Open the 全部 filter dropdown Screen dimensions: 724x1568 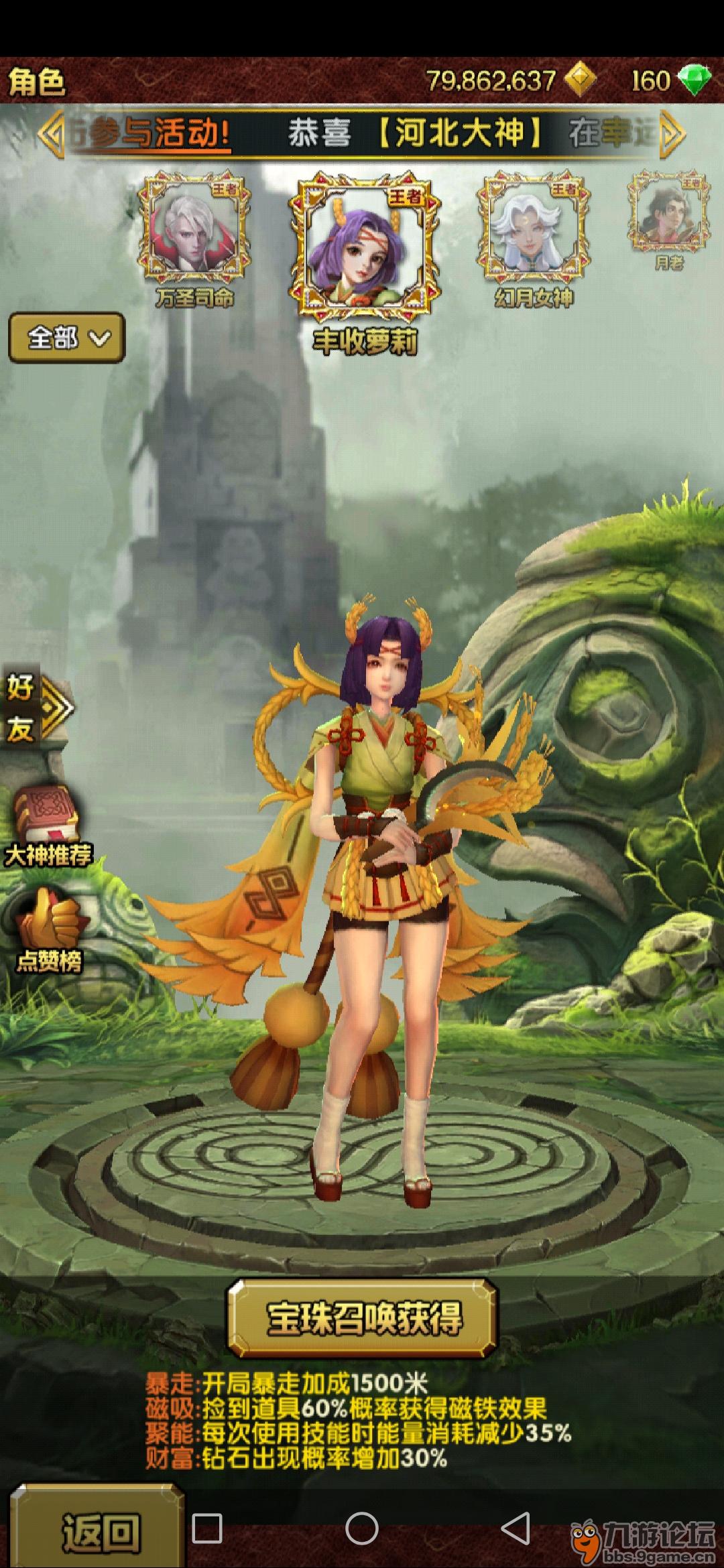pyautogui.click(x=66, y=338)
